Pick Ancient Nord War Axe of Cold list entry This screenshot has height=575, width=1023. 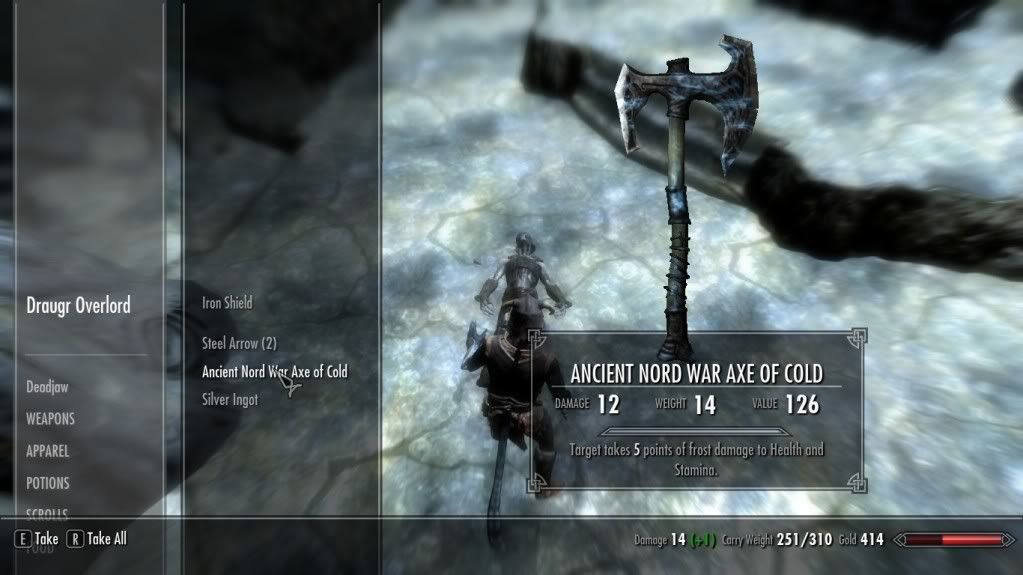coord(274,372)
